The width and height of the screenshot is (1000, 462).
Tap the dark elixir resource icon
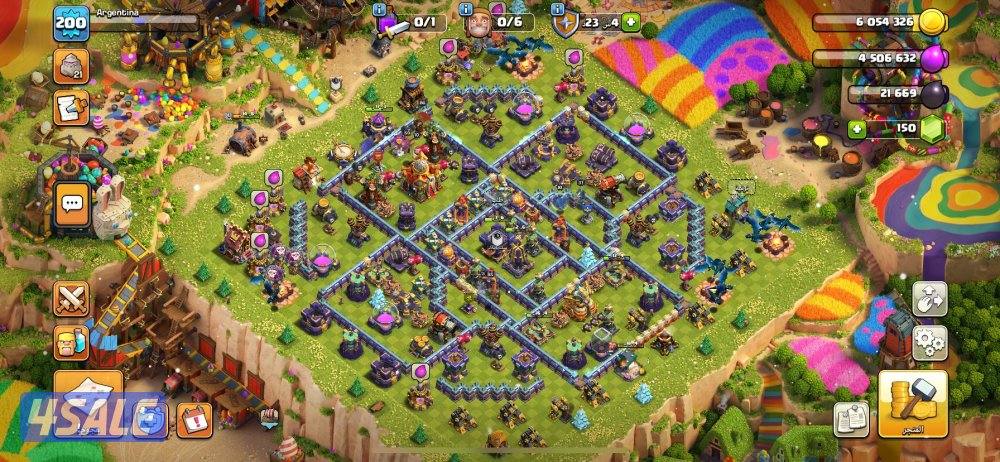(x=932, y=93)
